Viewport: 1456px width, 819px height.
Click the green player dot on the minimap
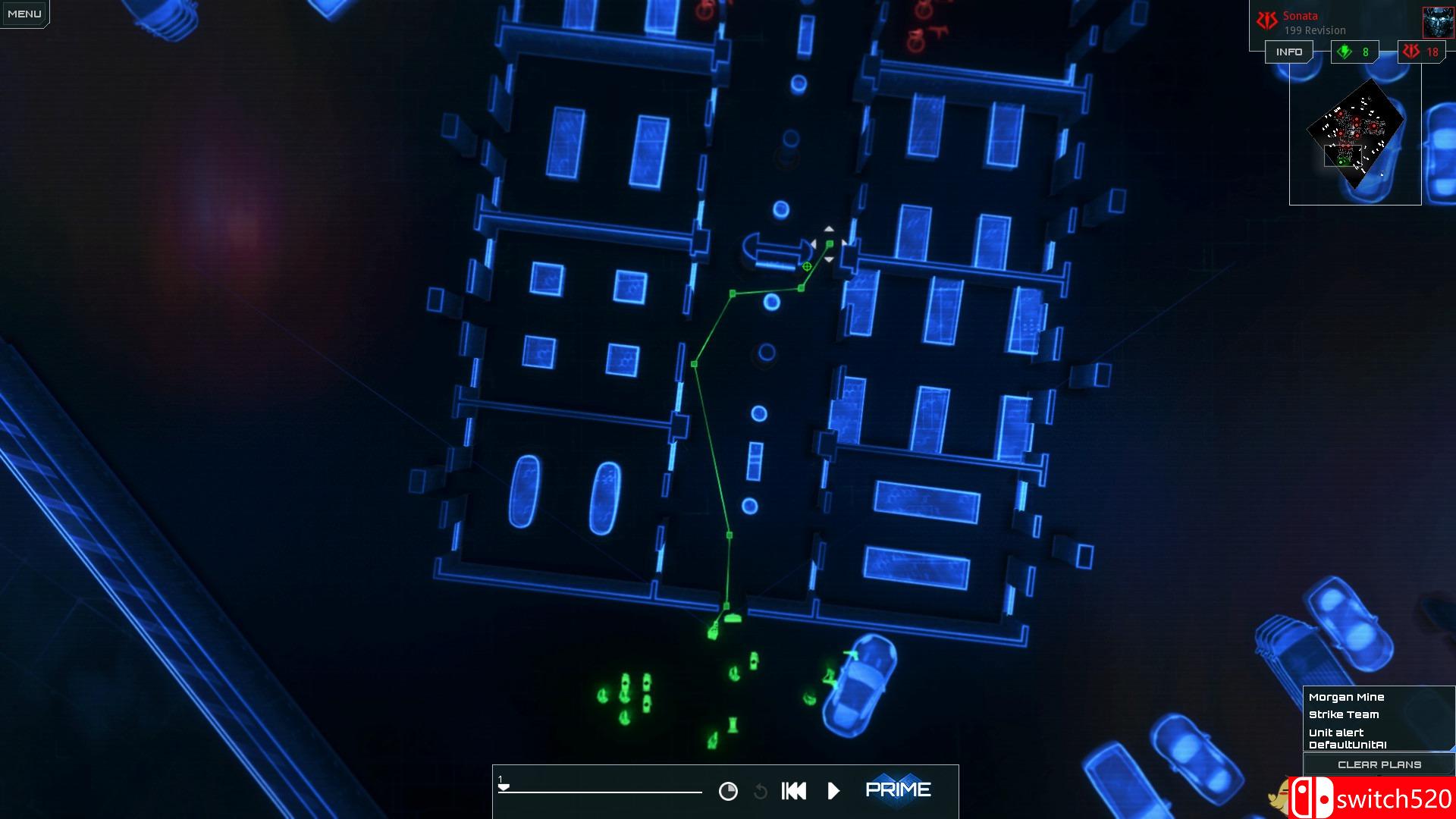(1341, 162)
